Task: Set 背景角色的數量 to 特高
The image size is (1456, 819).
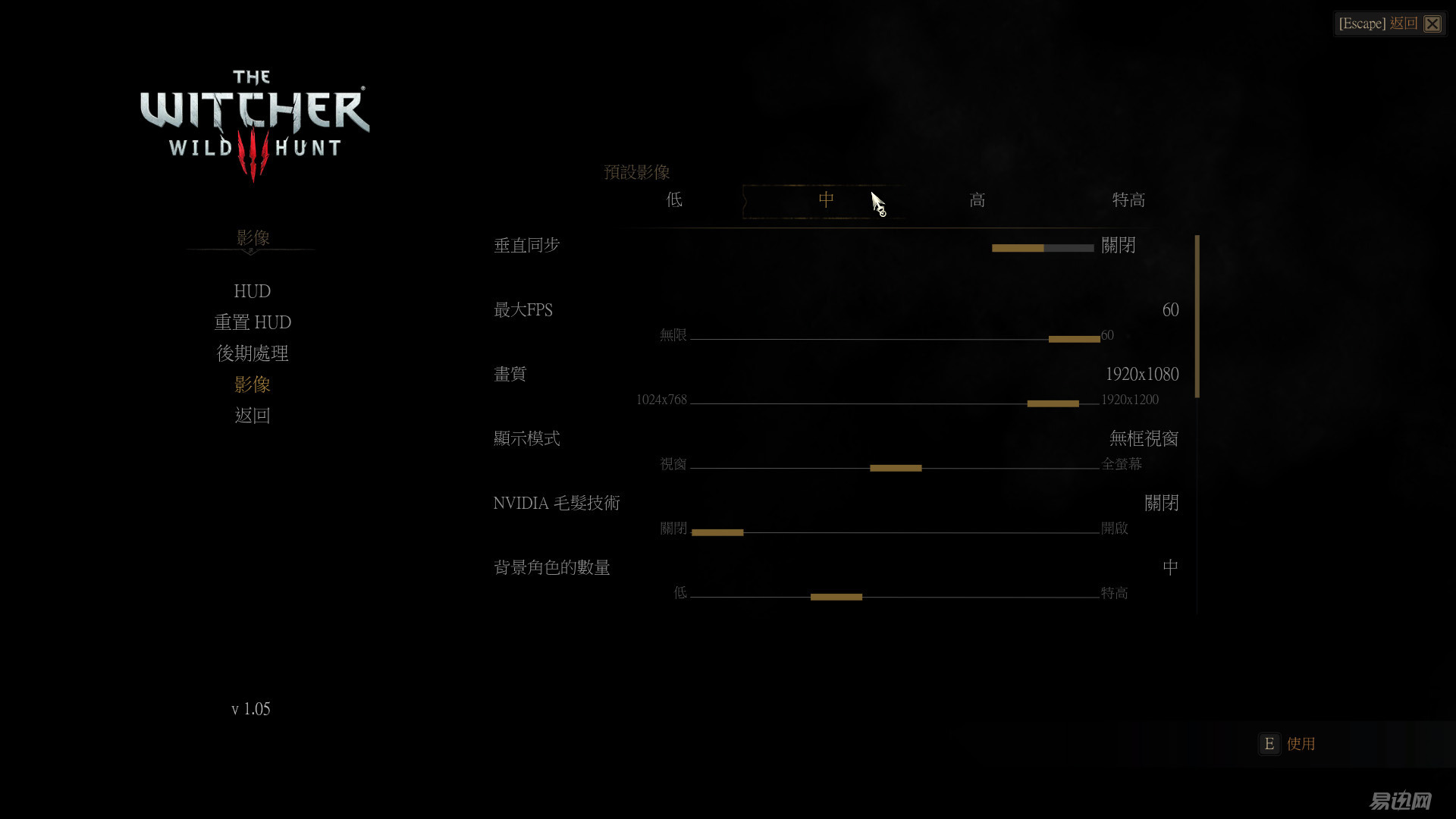Action: click(1114, 592)
